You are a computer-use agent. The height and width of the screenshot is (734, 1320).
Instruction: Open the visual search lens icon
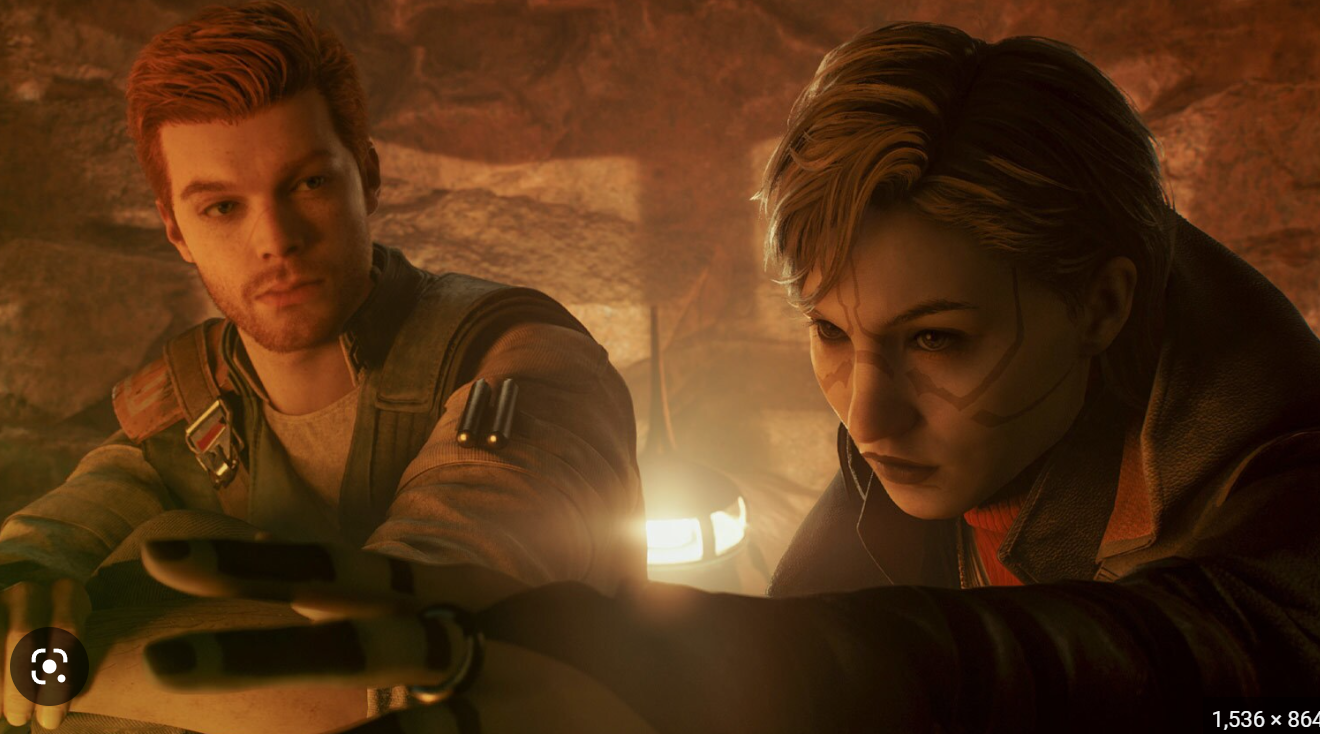[x=49, y=666]
